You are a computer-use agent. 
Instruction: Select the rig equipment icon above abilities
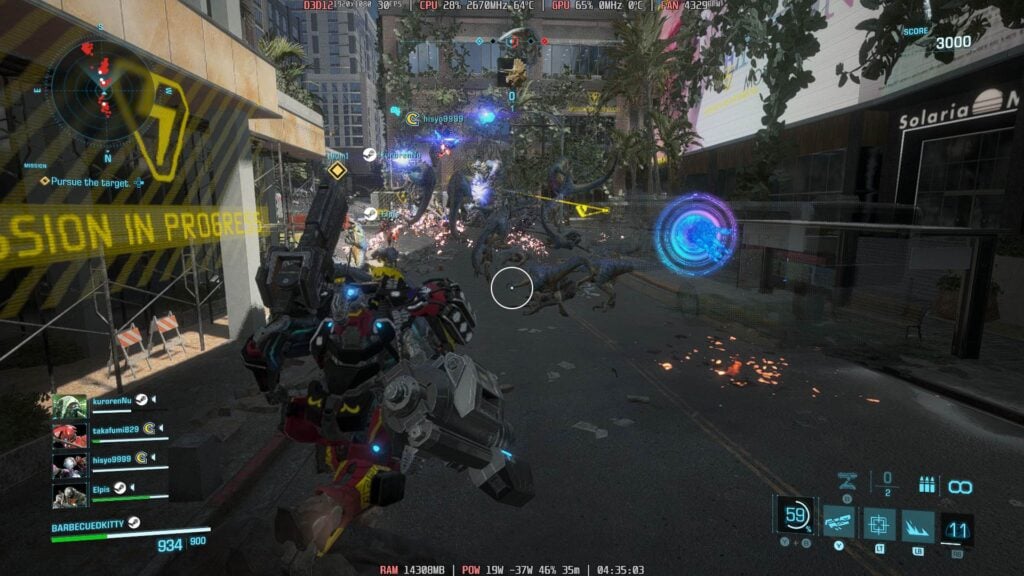(x=847, y=482)
